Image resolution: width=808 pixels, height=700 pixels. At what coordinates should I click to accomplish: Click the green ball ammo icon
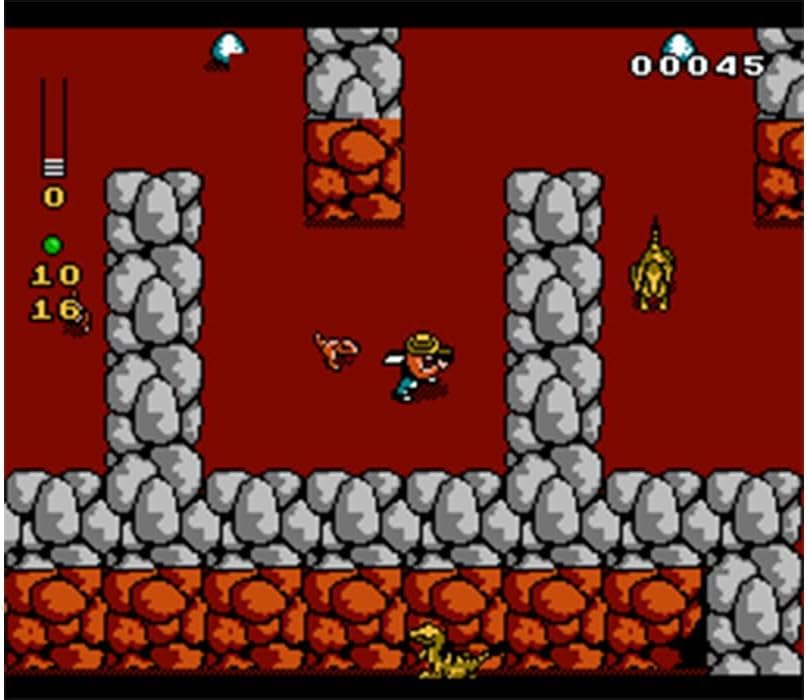pyautogui.click(x=52, y=245)
